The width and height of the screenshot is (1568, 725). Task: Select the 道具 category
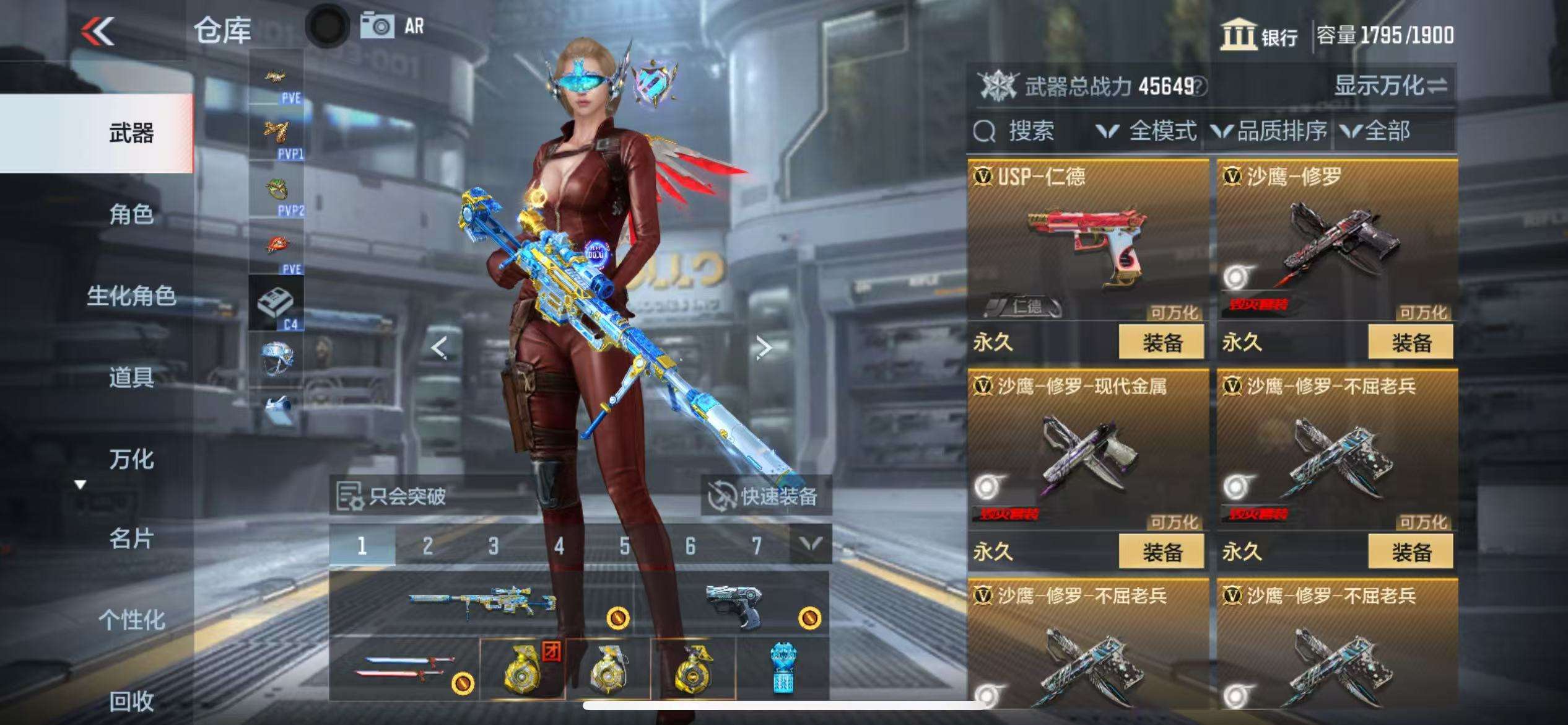pos(131,377)
